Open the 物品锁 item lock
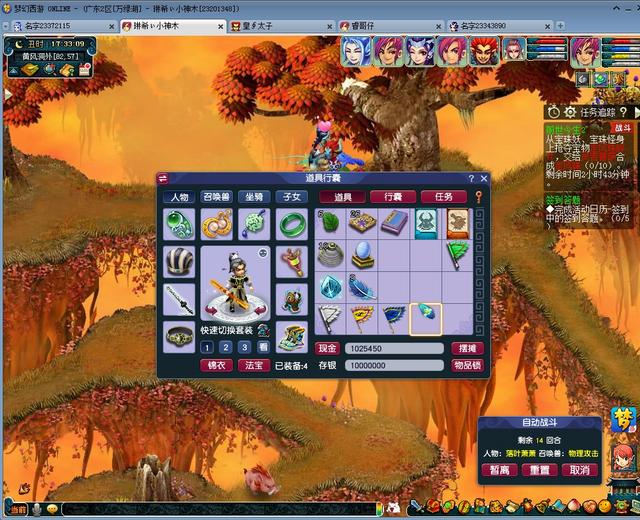This screenshot has height=520, width=640. coord(467,366)
